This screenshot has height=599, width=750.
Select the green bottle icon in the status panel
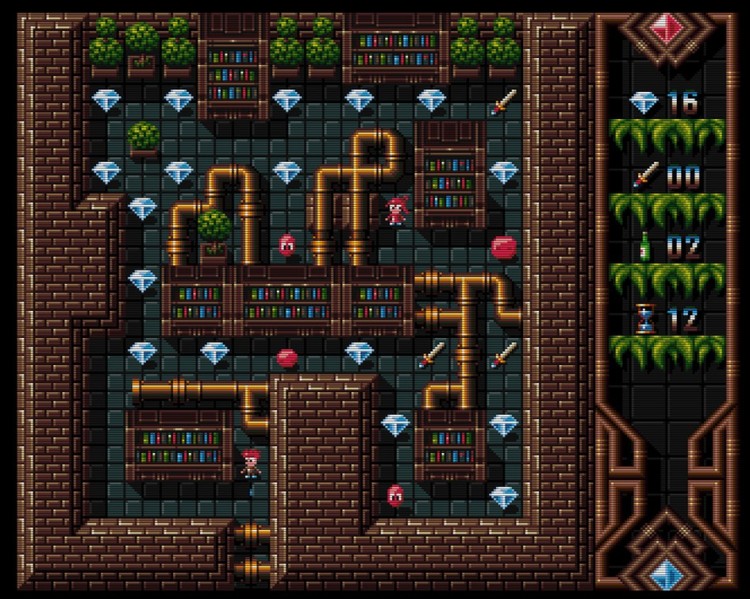(644, 246)
